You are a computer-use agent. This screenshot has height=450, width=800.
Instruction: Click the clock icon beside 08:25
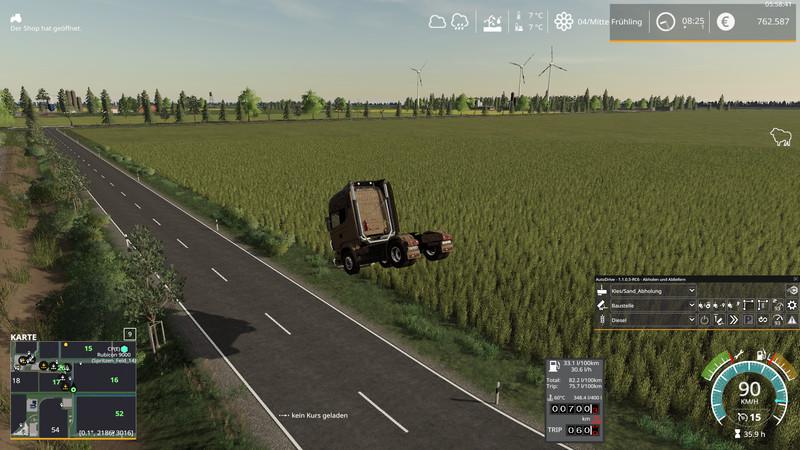click(665, 21)
